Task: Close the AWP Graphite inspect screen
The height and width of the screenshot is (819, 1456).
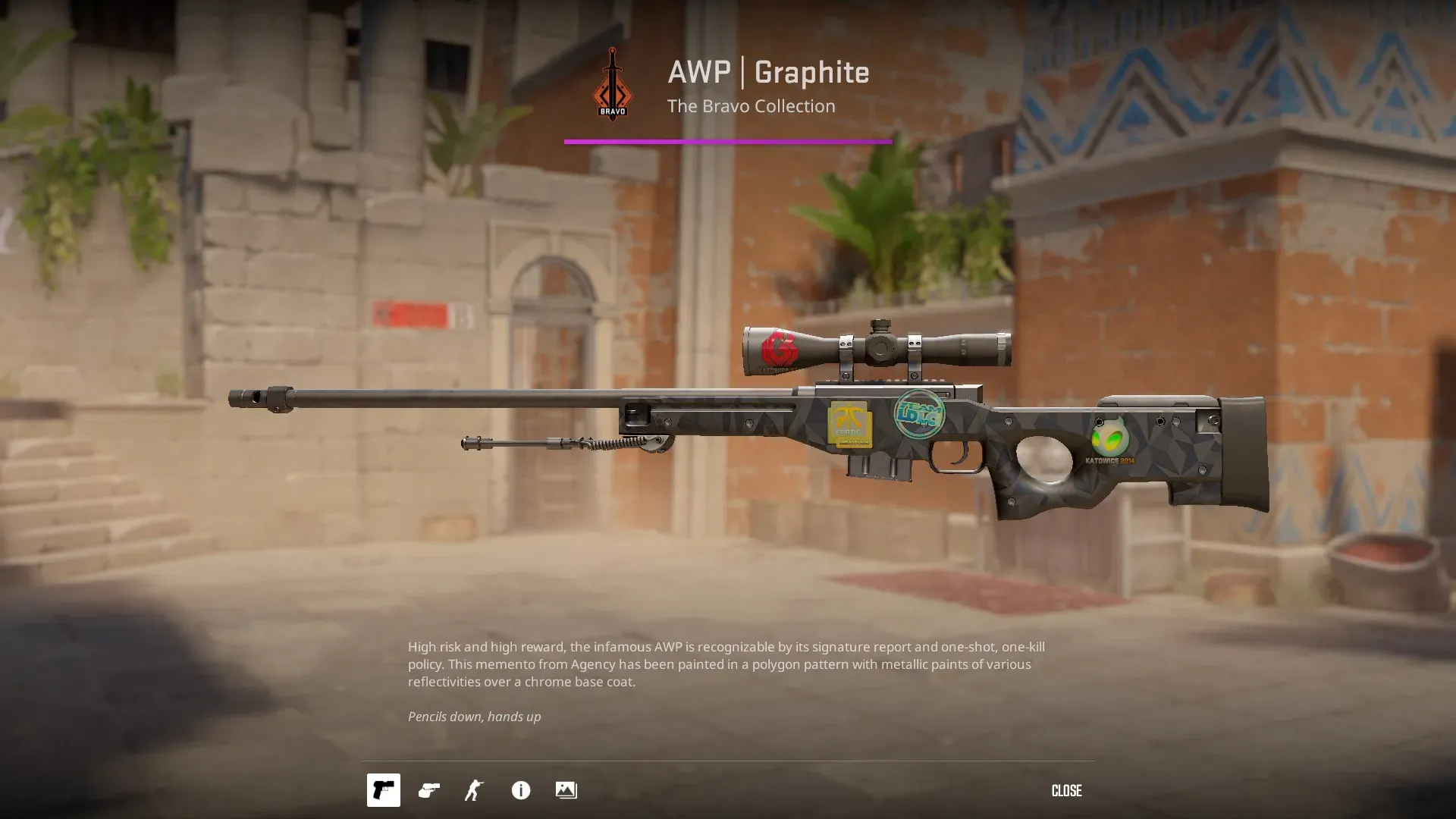Action: click(1065, 791)
